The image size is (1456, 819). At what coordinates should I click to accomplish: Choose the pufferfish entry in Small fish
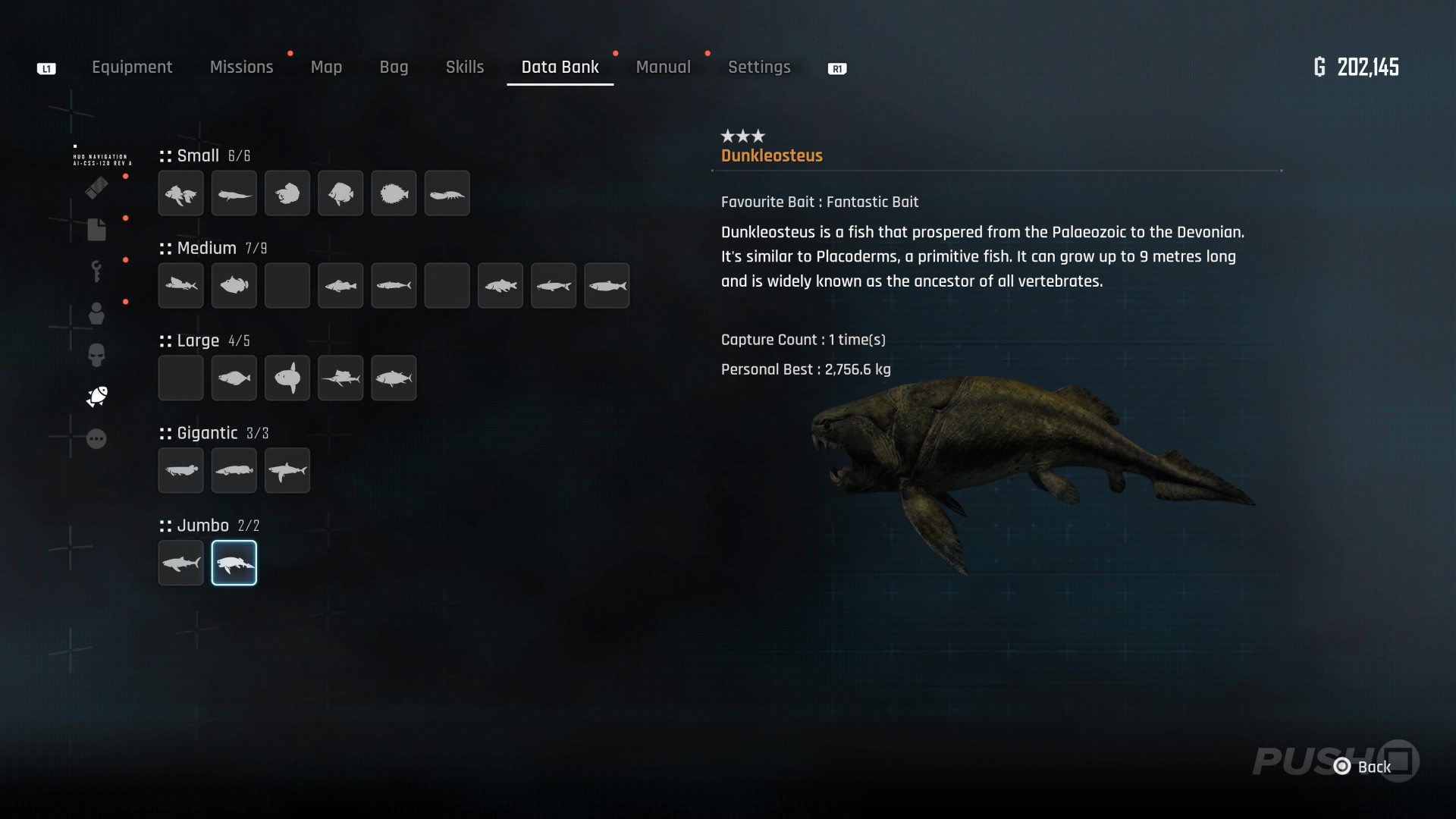tap(394, 193)
